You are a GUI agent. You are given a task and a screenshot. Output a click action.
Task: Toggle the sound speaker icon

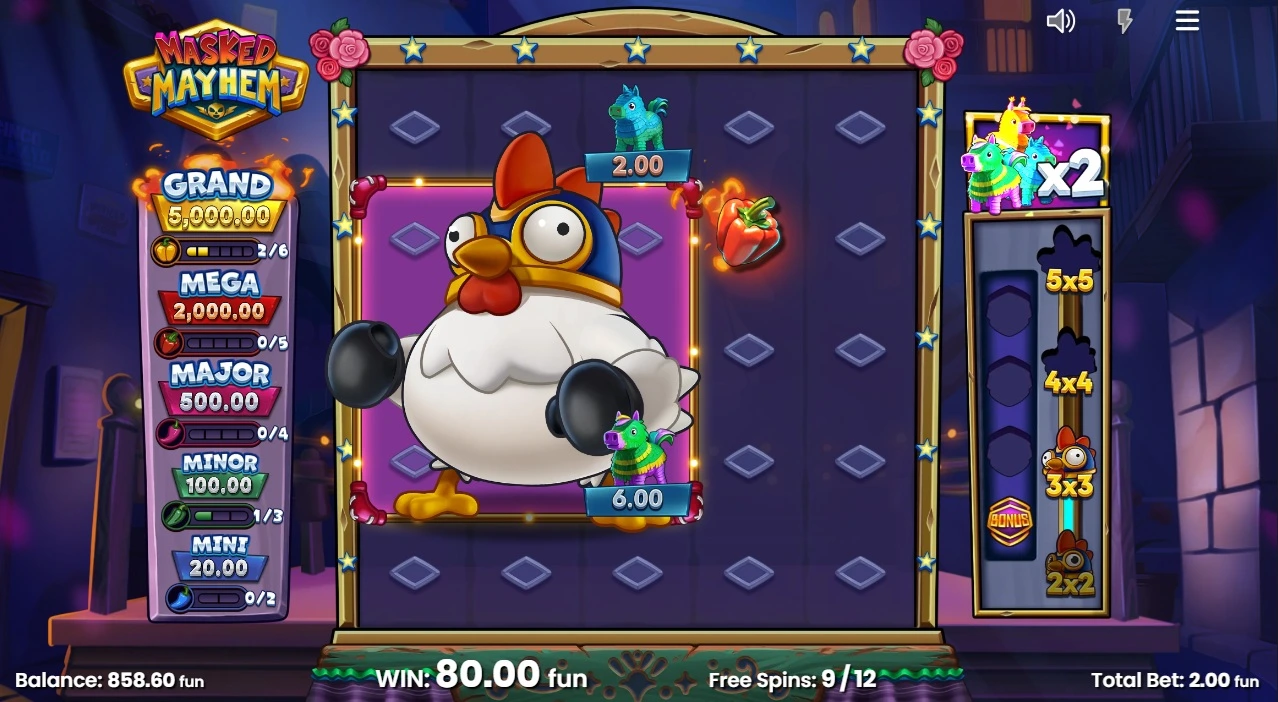[1060, 21]
